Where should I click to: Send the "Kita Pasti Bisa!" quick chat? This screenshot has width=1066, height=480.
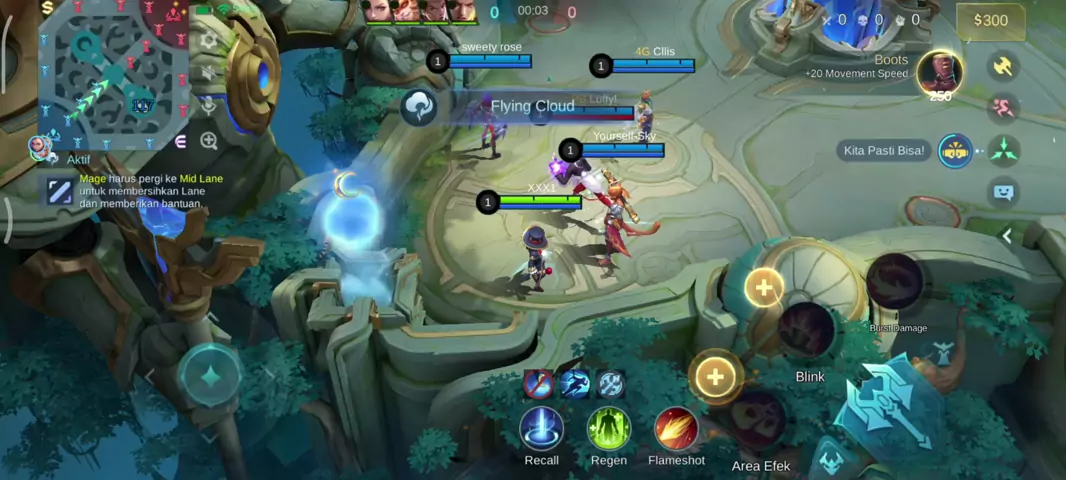click(x=884, y=151)
